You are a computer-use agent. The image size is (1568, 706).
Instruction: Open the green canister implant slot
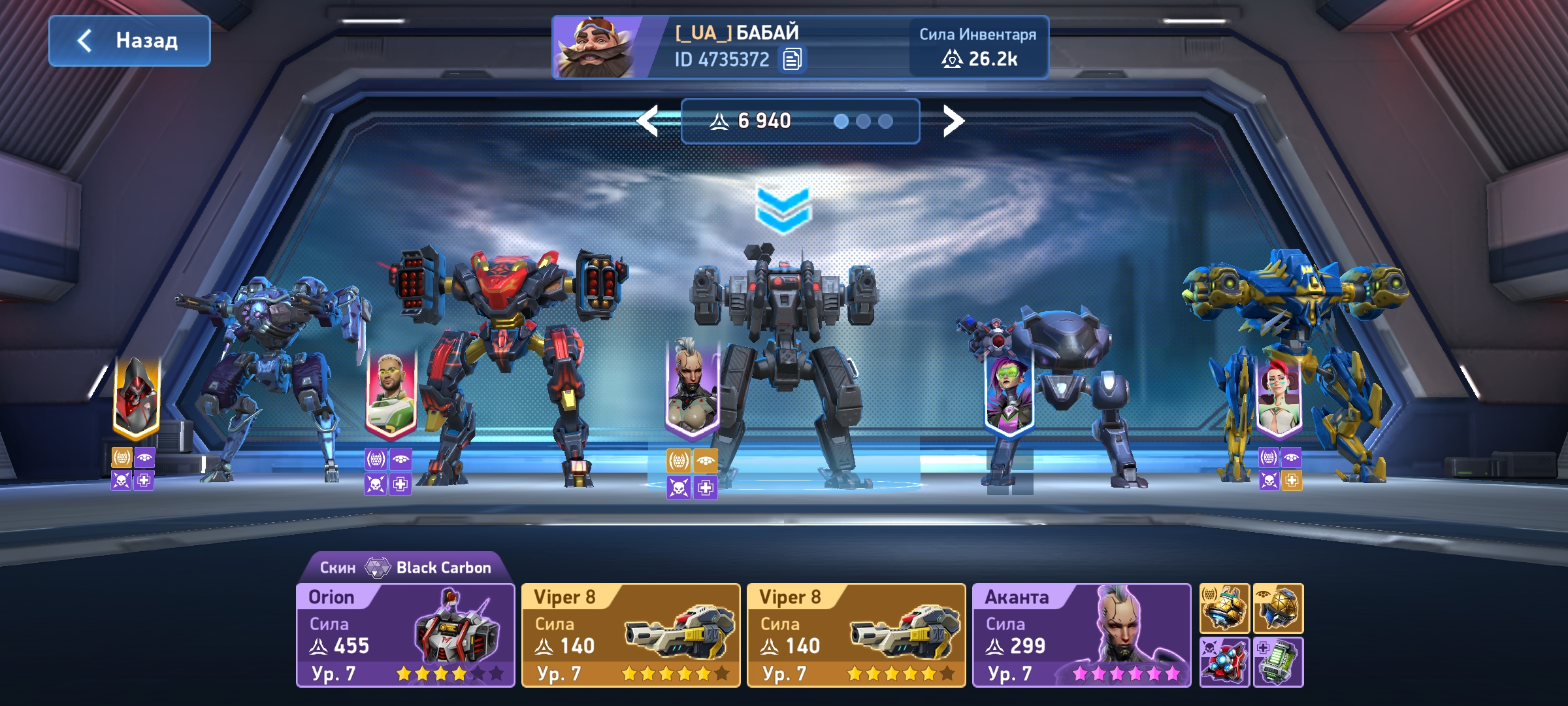coord(1278,662)
